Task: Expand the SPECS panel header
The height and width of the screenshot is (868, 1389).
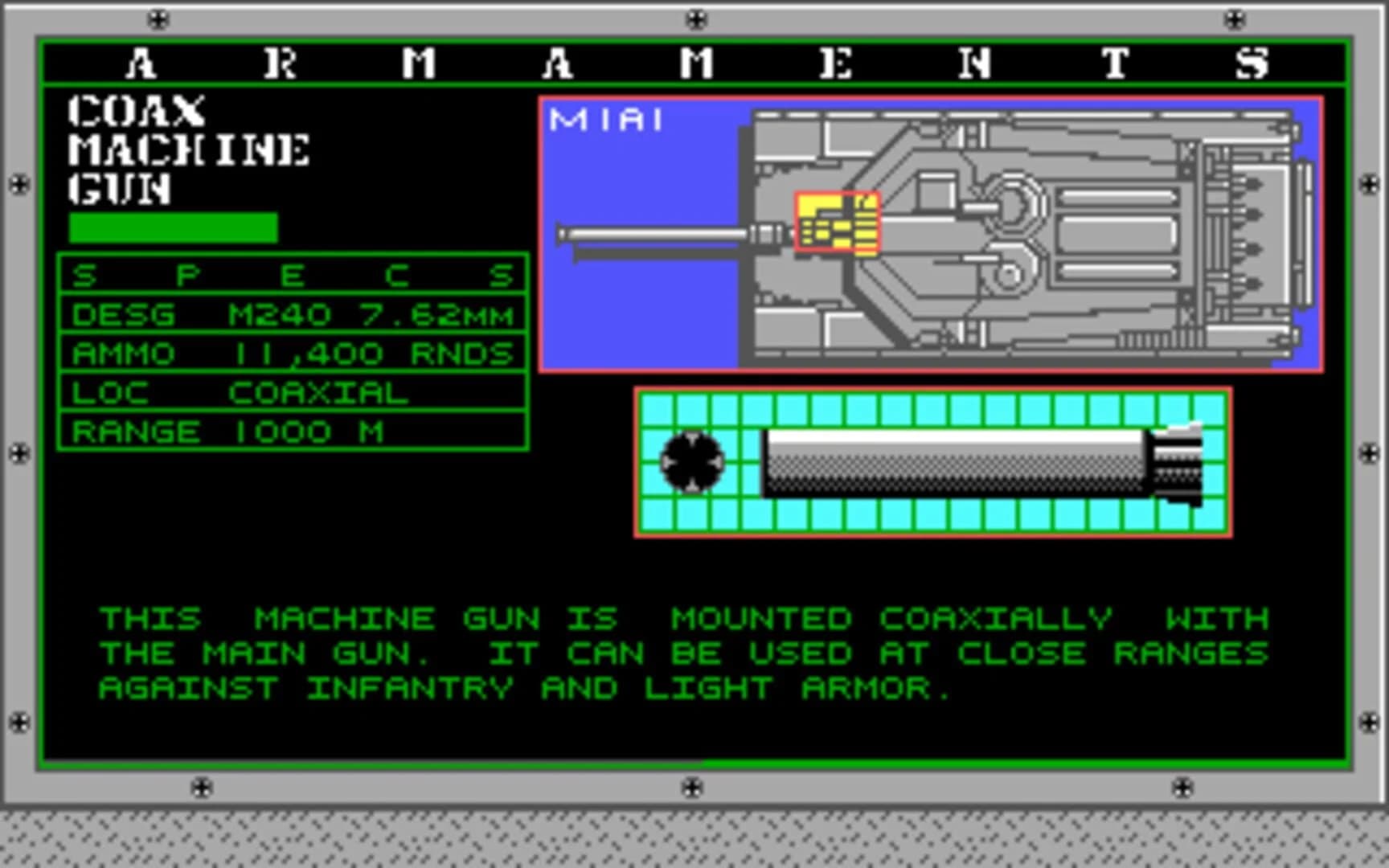Action: pos(293,275)
